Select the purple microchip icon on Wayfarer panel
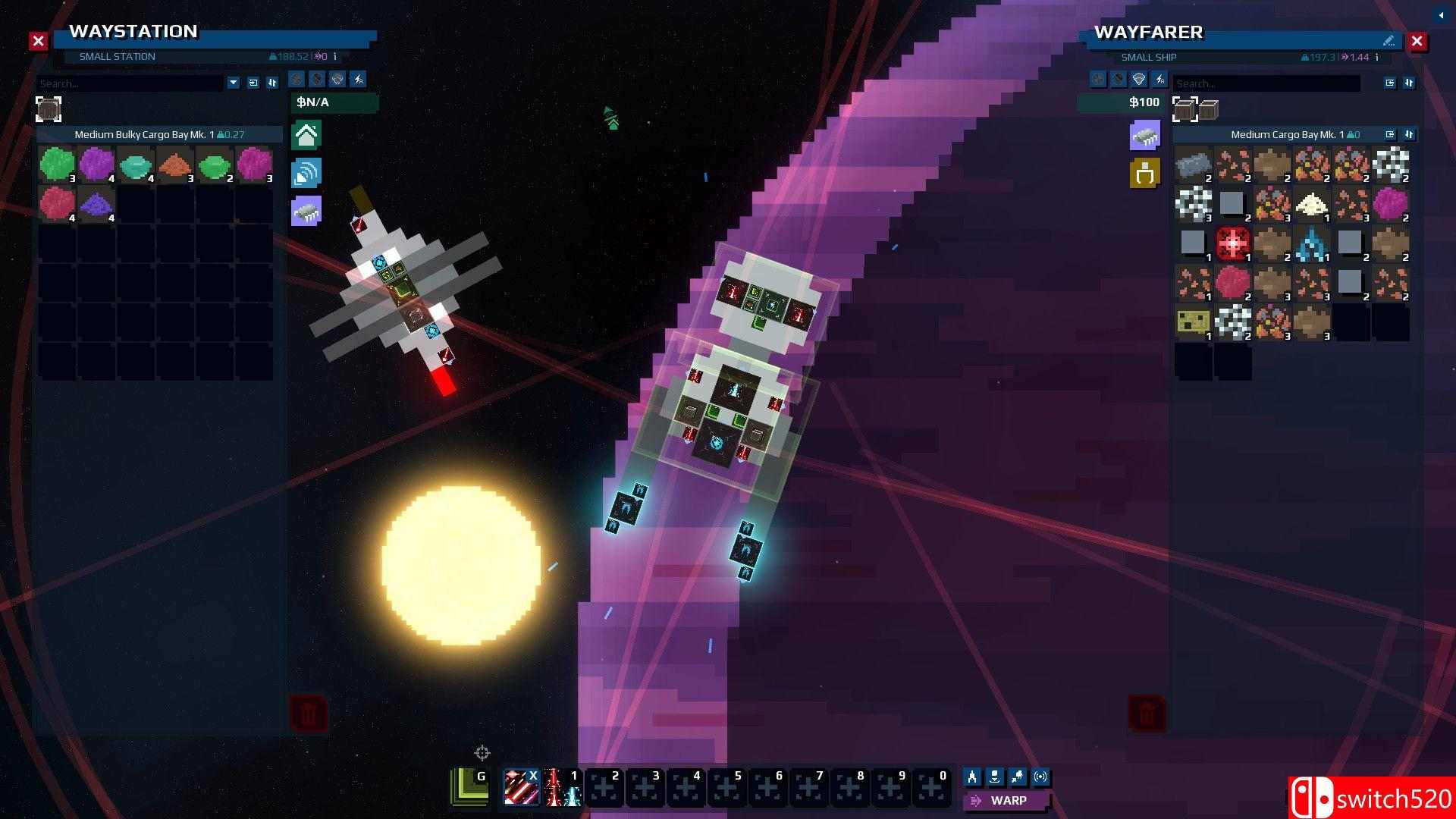 1145,134
